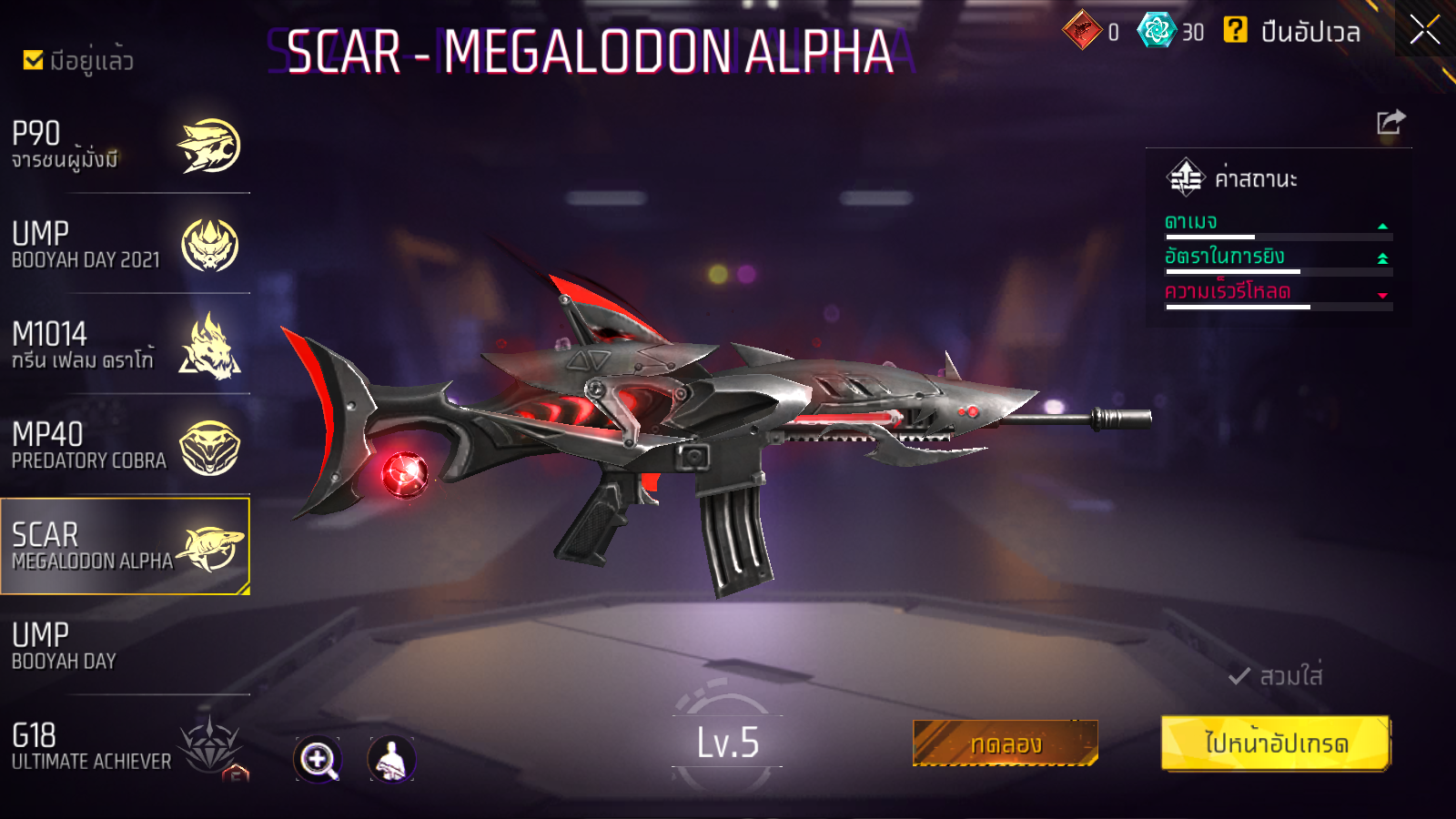Select the SCAR Megalodon Alpha entry

click(x=125, y=546)
